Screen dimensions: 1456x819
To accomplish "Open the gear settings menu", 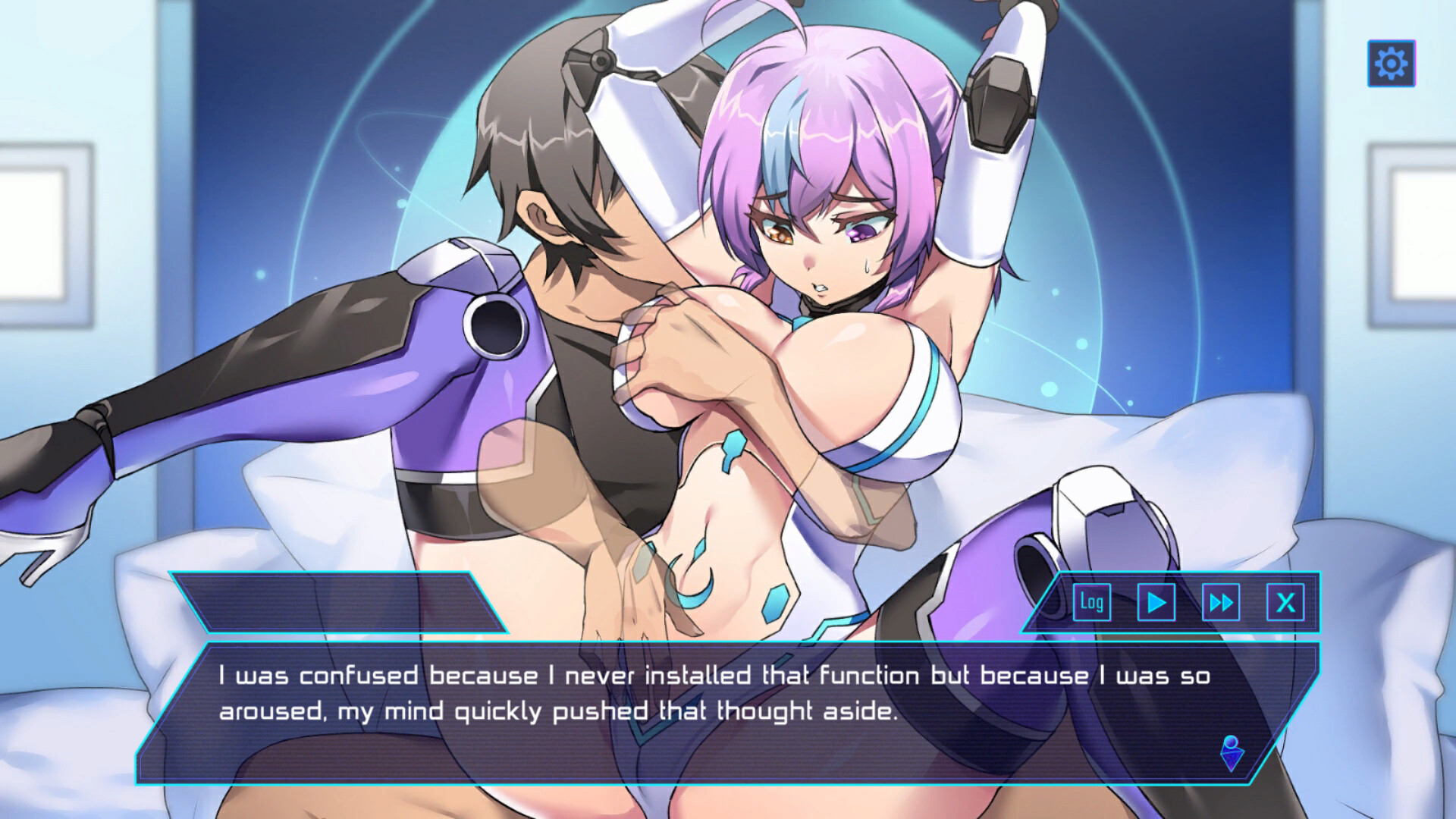I will click(x=1391, y=63).
